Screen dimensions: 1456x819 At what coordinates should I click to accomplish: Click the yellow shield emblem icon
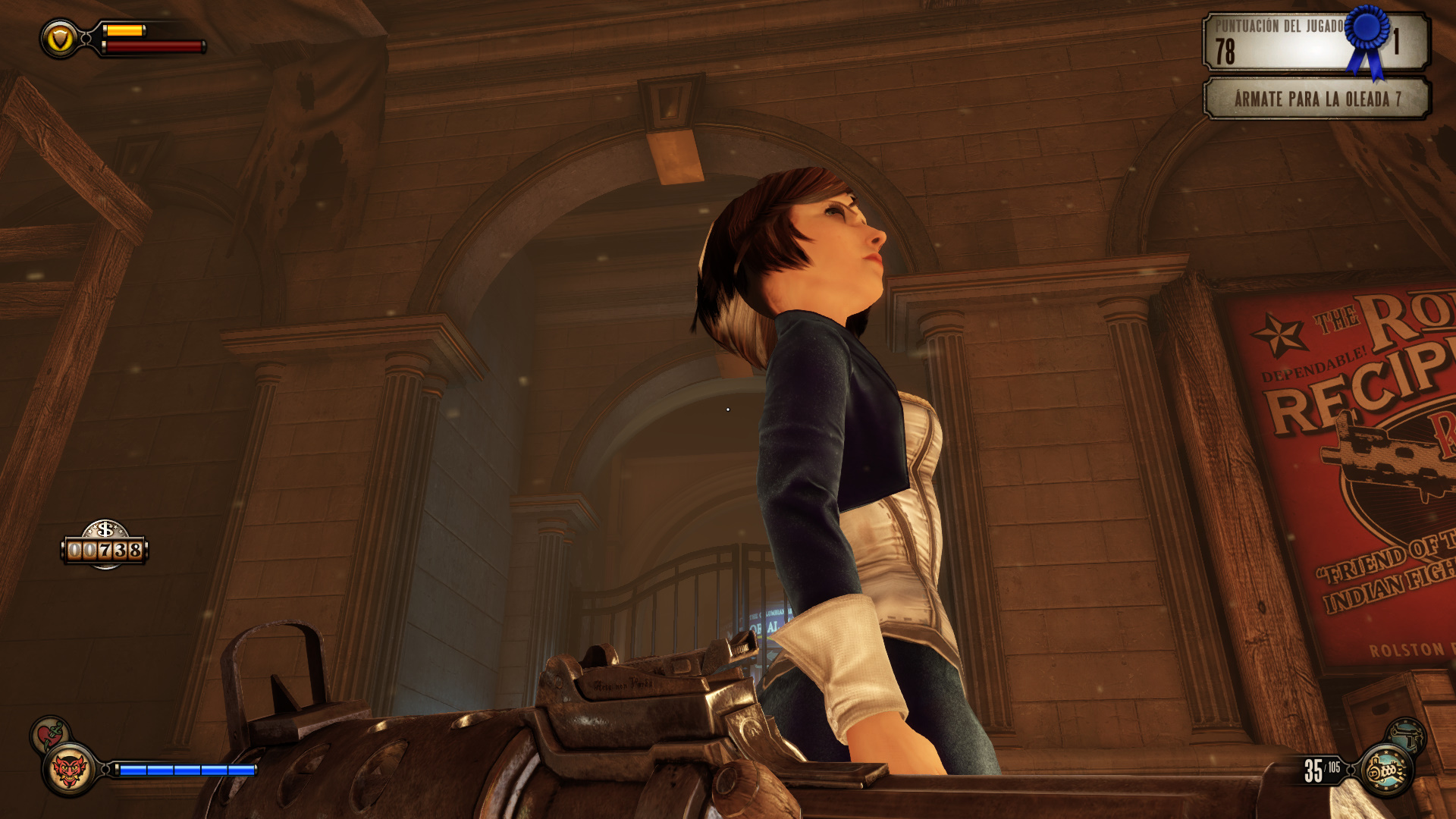pyautogui.click(x=60, y=39)
